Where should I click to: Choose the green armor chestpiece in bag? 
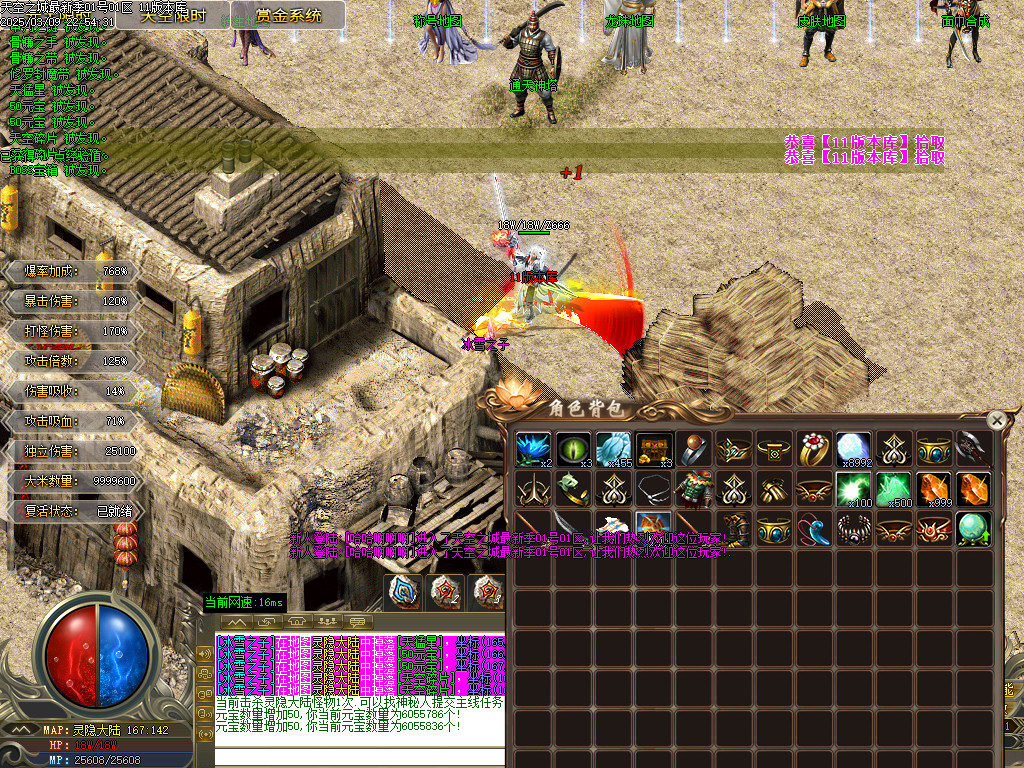pyautogui.click(x=694, y=490)
